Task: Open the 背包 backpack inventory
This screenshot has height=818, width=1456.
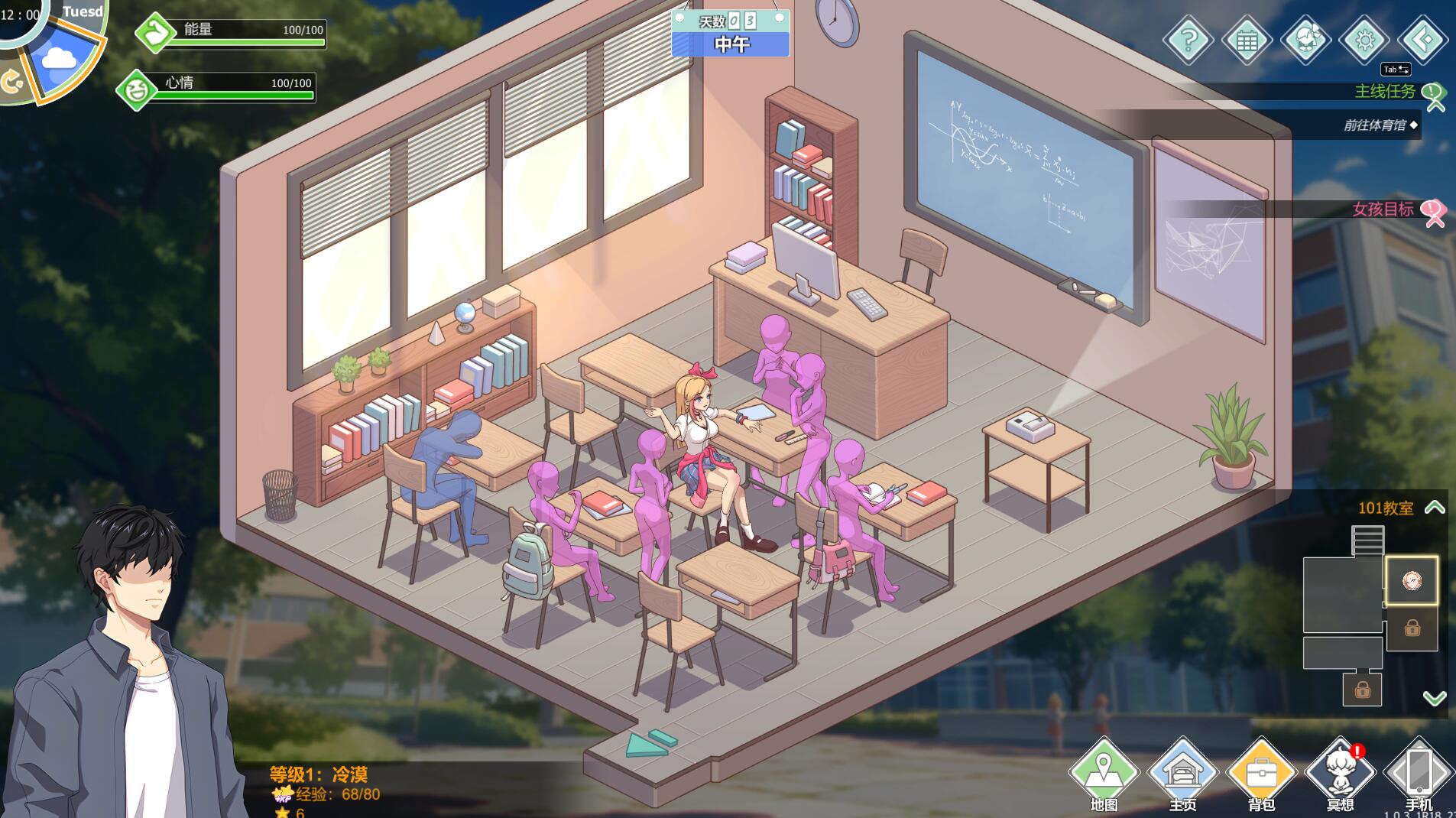Action: point(1261,774)
